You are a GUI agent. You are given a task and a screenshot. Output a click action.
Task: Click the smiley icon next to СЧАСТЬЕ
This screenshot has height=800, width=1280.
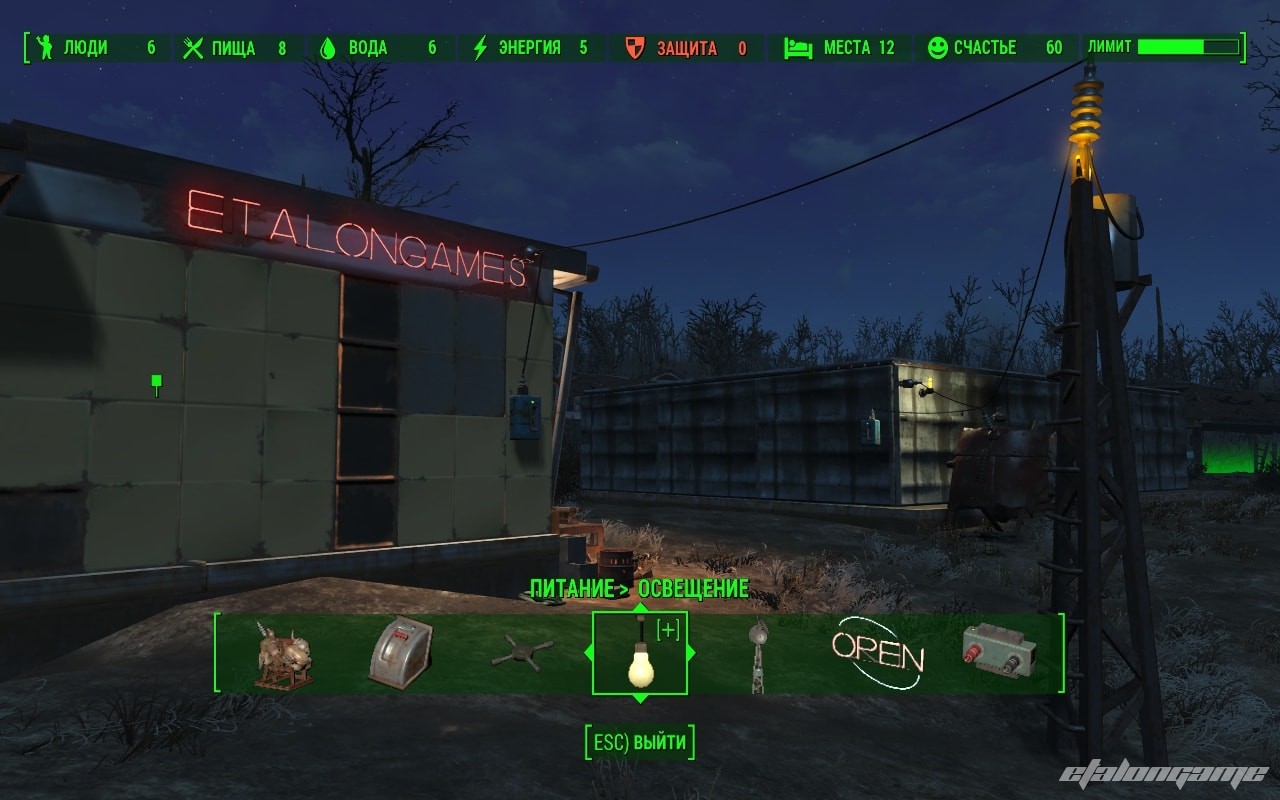point(940,46)
